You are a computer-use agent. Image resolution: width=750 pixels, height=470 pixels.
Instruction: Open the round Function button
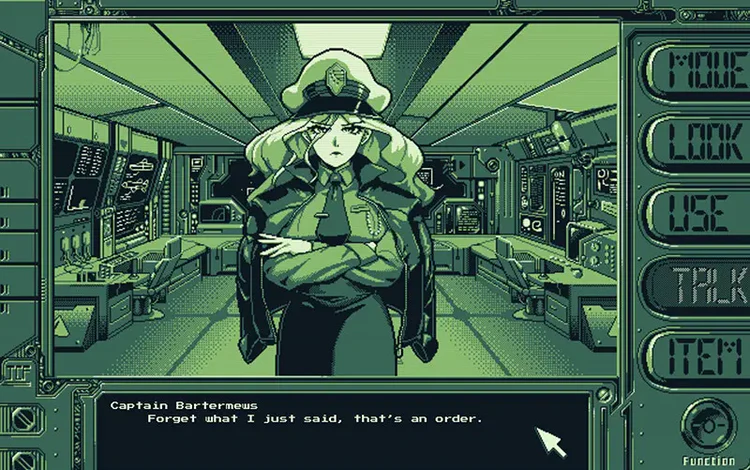tap(708, 428)
